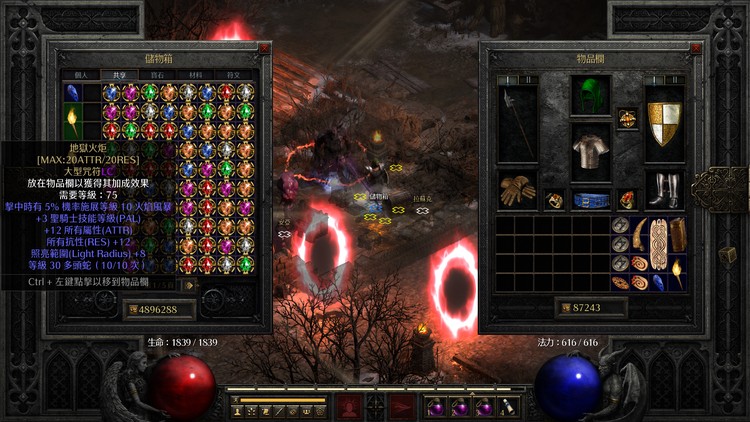This screenshot has width=750, height=422.
Task: Close the stash window
Action: [x=264, y=47]
